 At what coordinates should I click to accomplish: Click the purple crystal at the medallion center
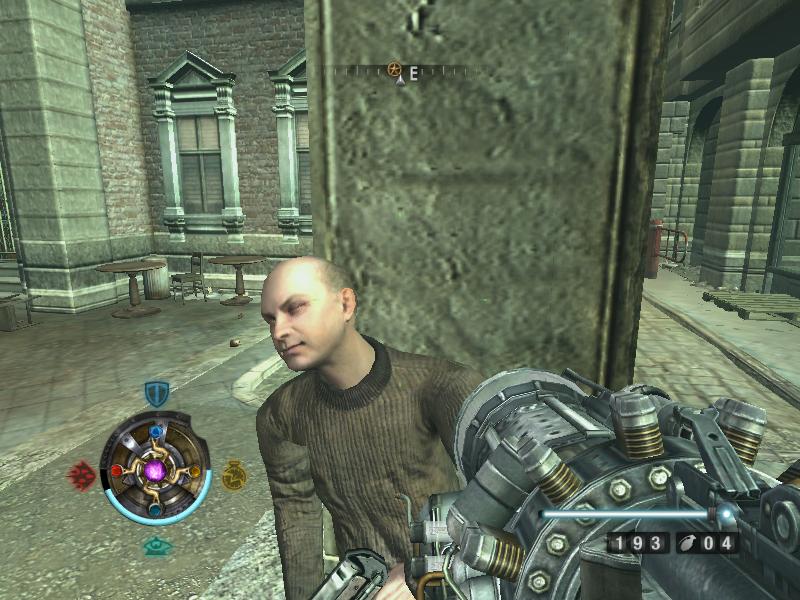pos(156,469)
